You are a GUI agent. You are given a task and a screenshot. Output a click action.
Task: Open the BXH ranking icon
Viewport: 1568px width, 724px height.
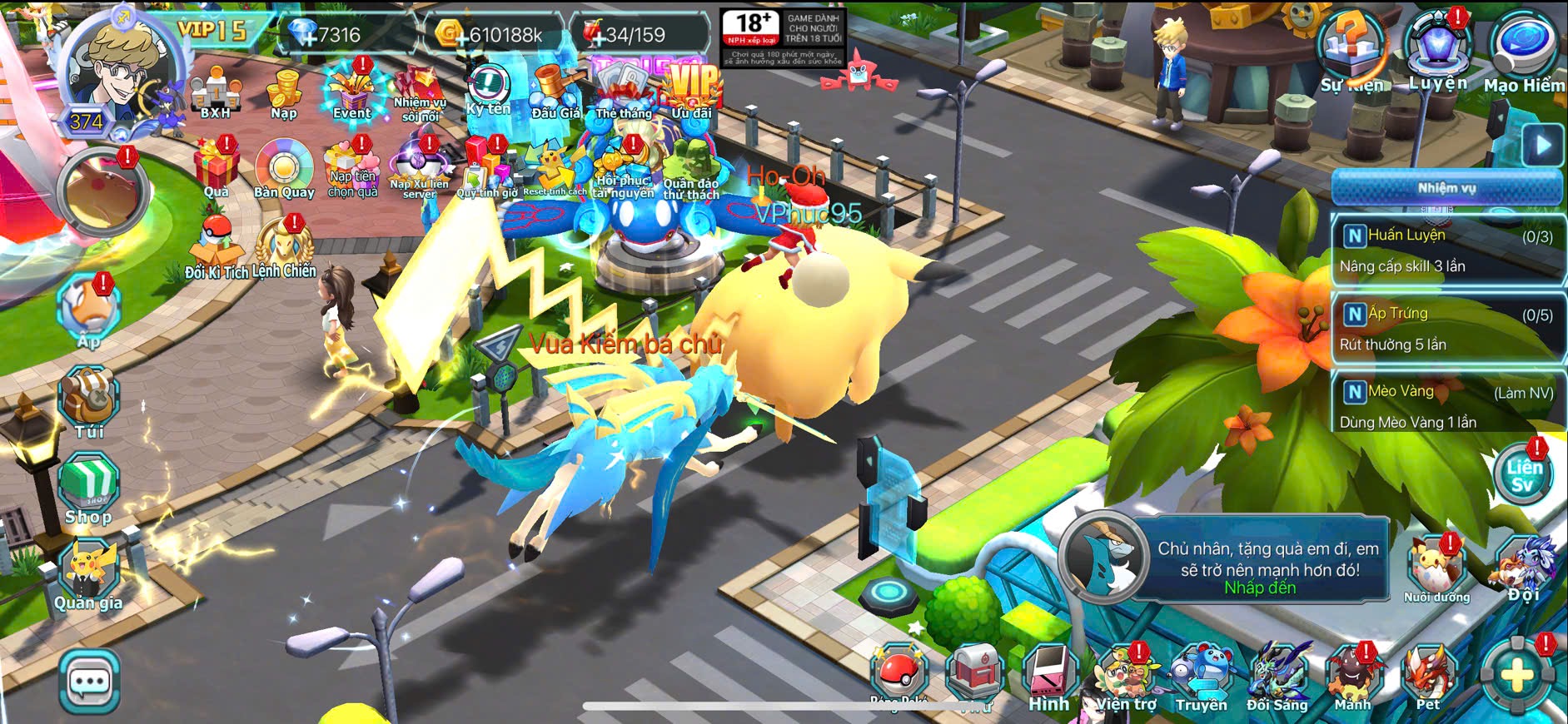click(x=215, y=93)
